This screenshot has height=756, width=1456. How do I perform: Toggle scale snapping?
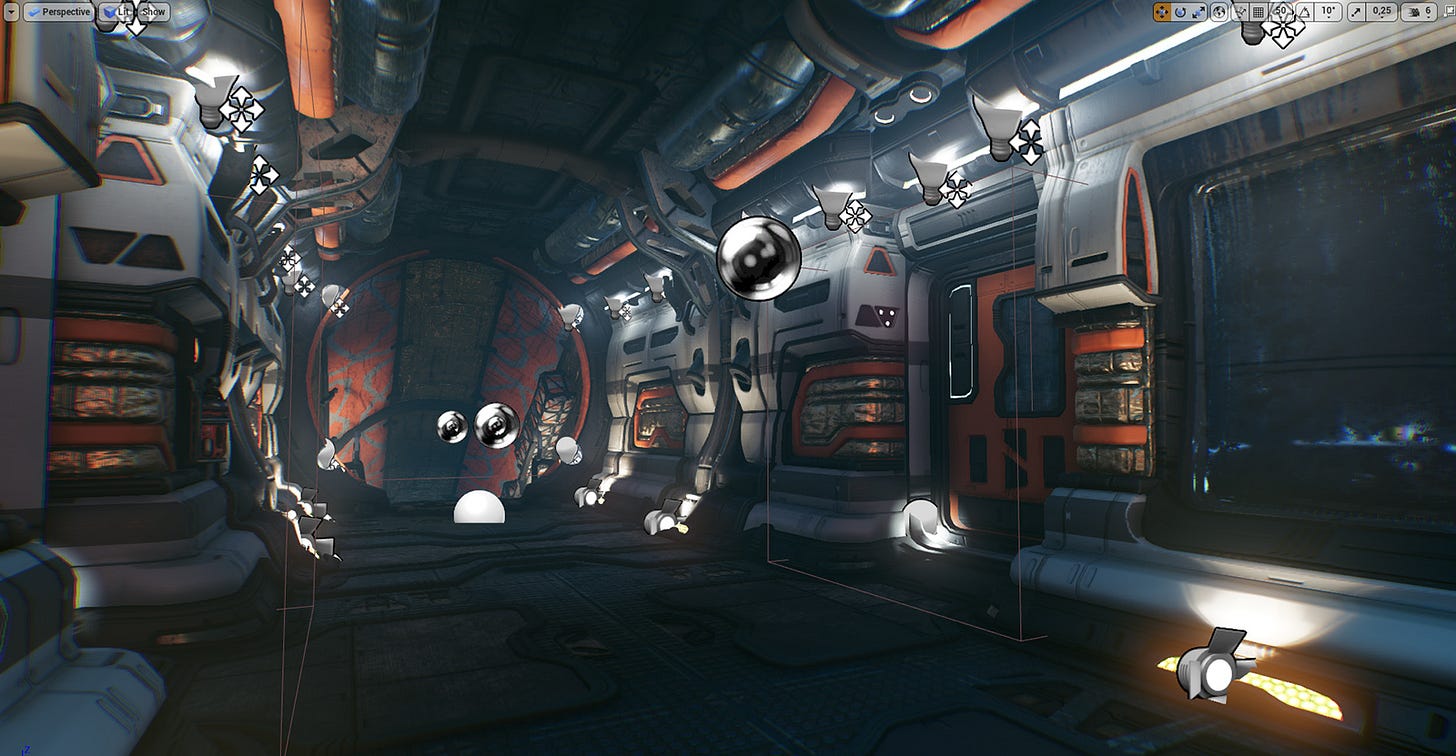(x=1357, y=12)
